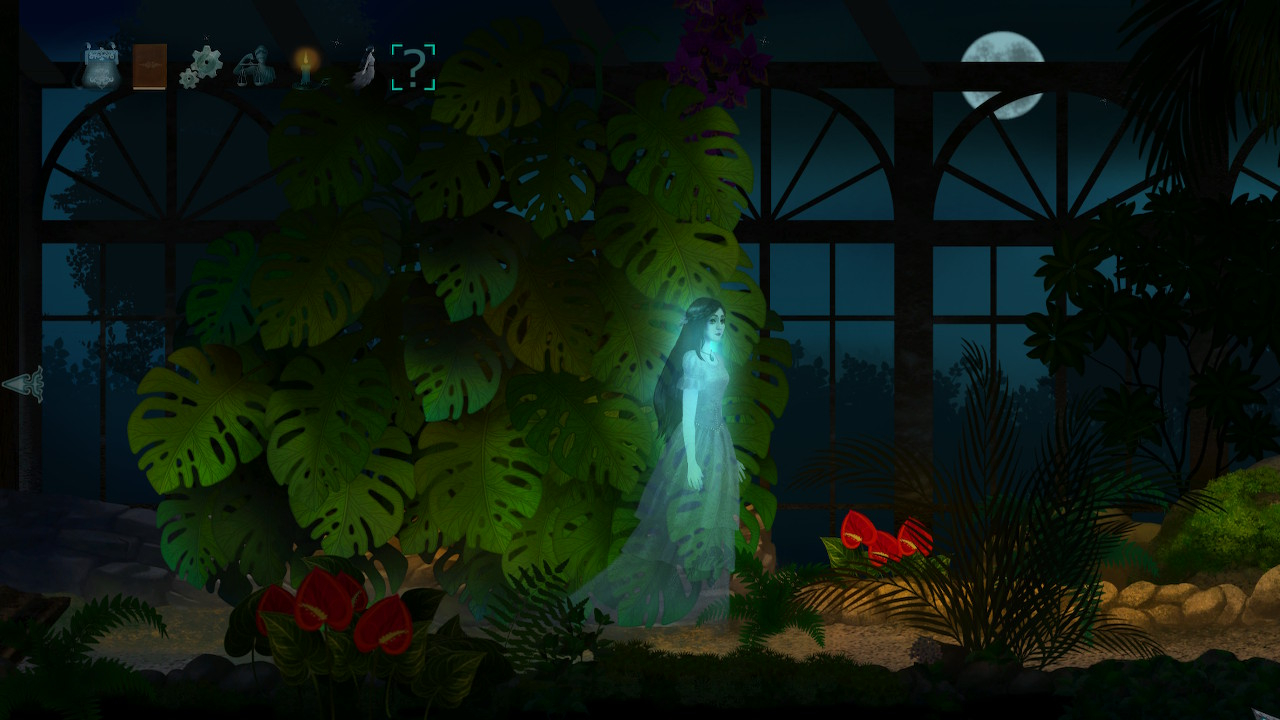Select the lit candle icon
This screenshot has width=1280, height=720.
[x=306, y=68]
